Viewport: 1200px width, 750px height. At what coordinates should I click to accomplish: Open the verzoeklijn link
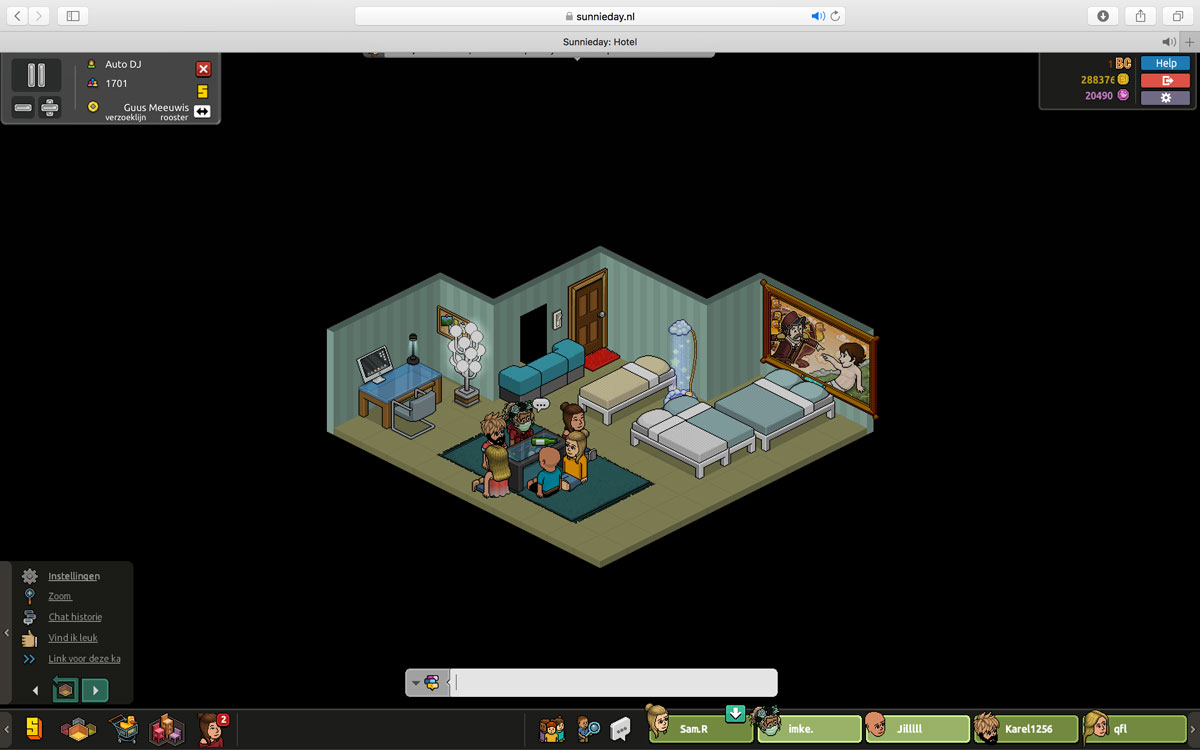click(x=126, y=118)
